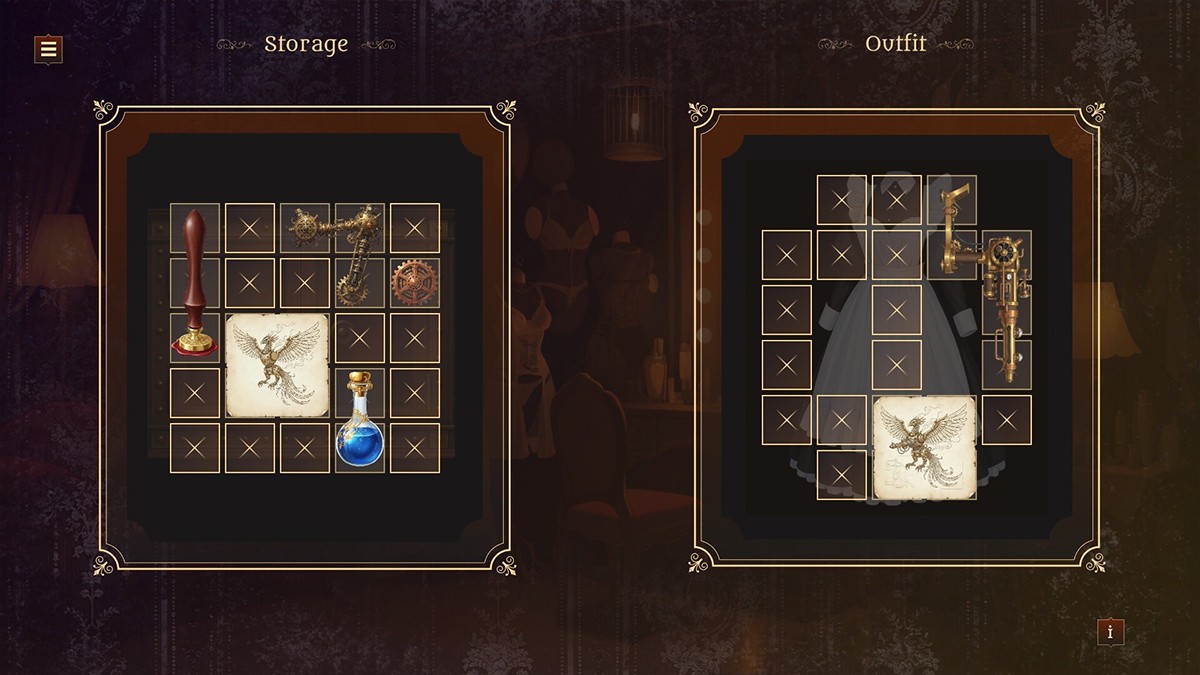Select the red wax seal stamp
The width and height of the screenshot is (1200, 675).
(194, 285)
